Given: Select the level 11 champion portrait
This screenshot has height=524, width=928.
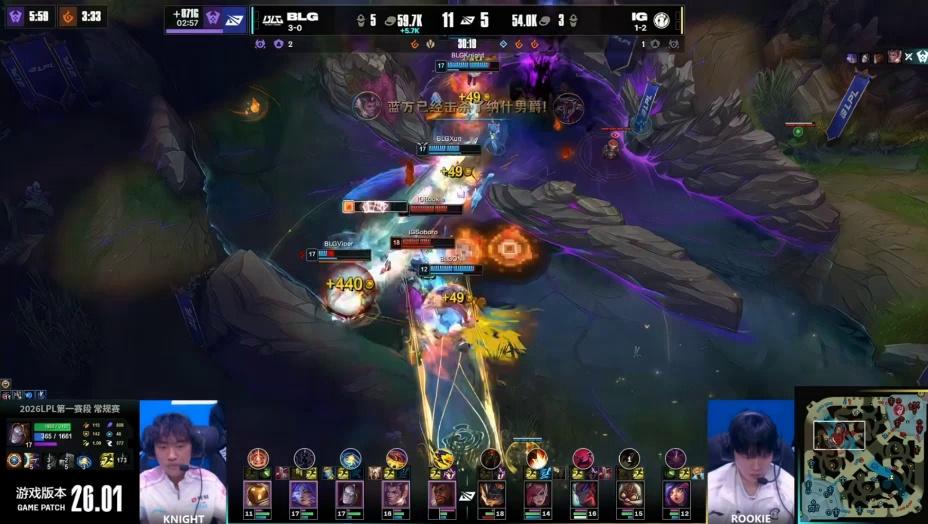Looking at the screenshot, I should point(257,493).
